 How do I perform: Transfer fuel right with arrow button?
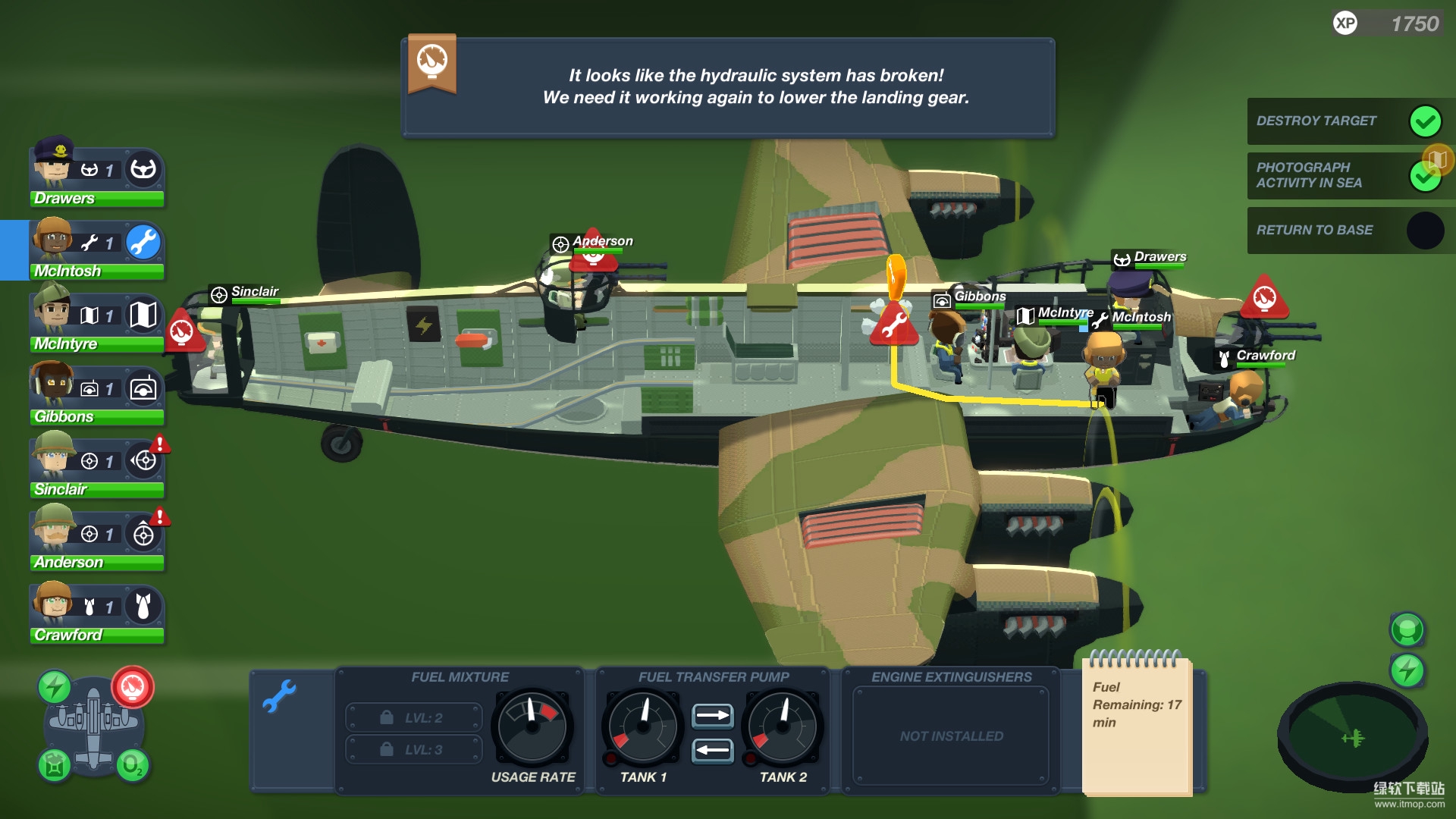pyautogui.click(x=712, y=715)
